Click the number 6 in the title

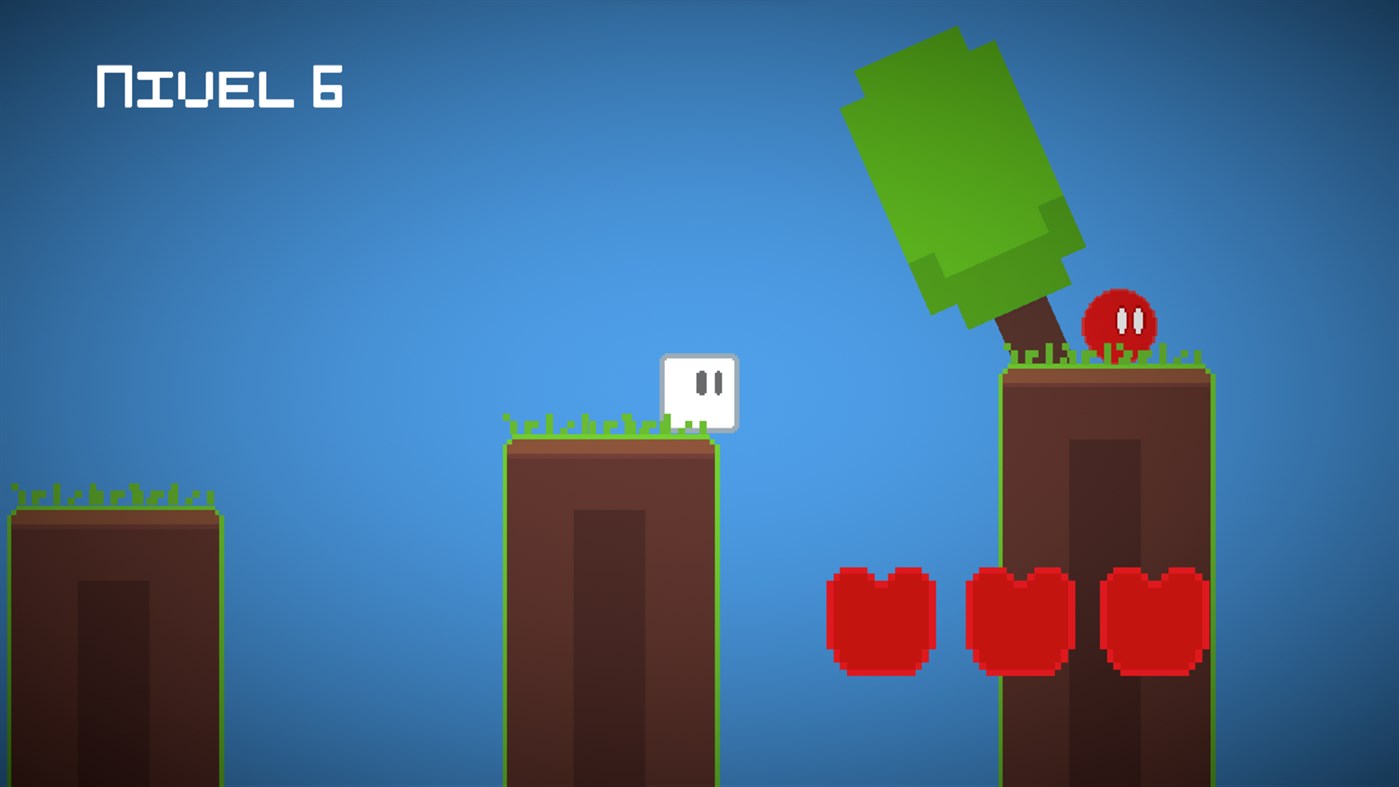click(325, 88)
